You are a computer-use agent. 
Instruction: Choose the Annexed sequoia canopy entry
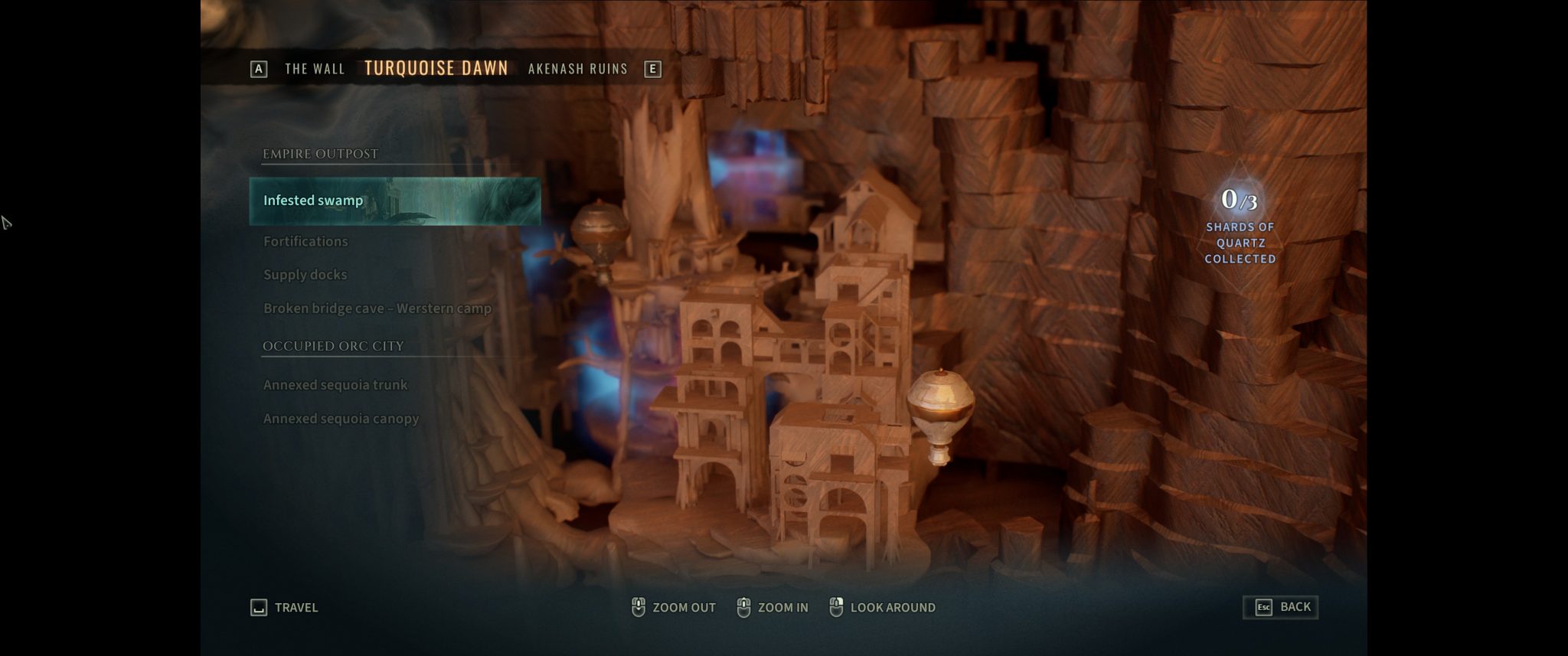tap(341, 419)
